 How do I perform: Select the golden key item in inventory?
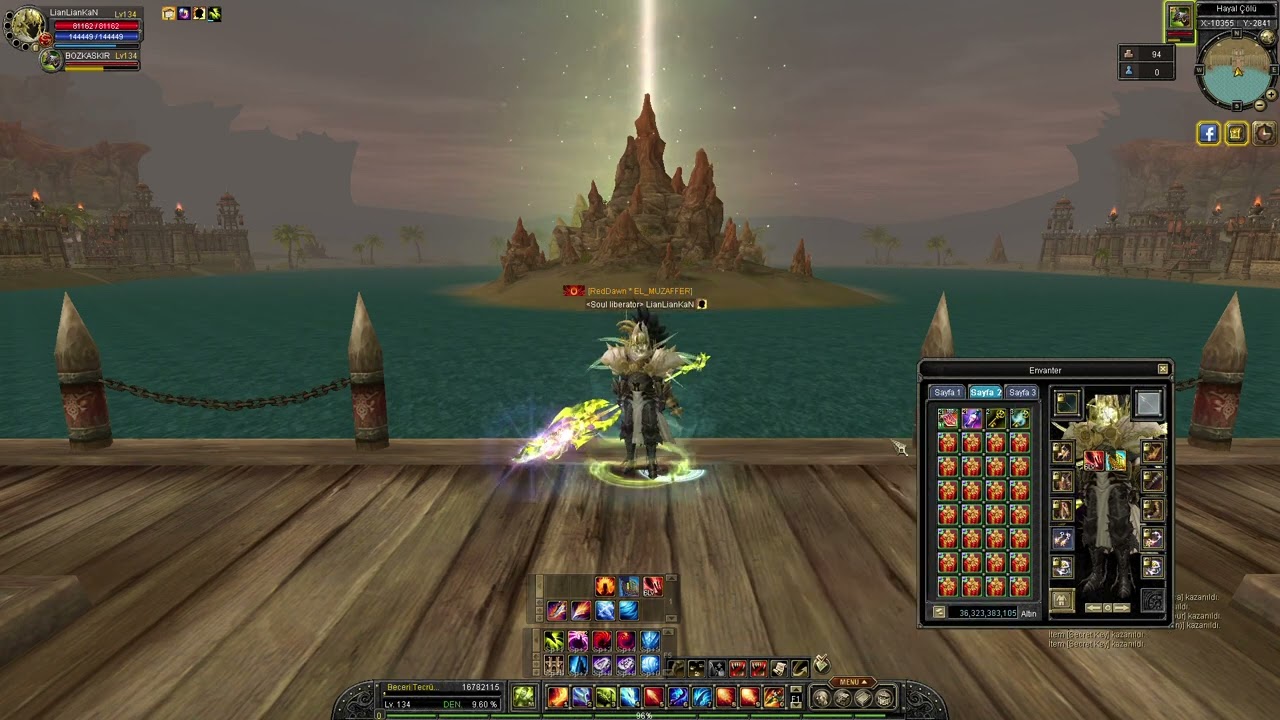tap(995, 418)
